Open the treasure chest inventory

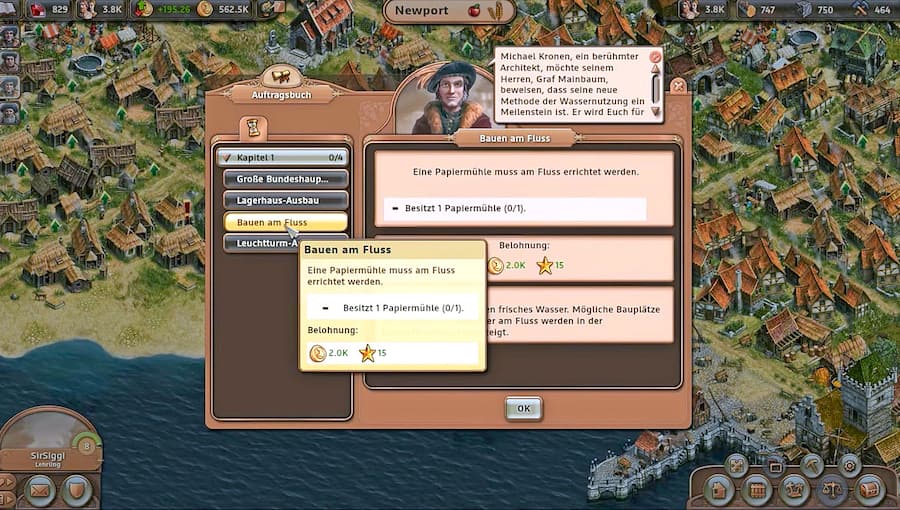[x=868, y=490]
